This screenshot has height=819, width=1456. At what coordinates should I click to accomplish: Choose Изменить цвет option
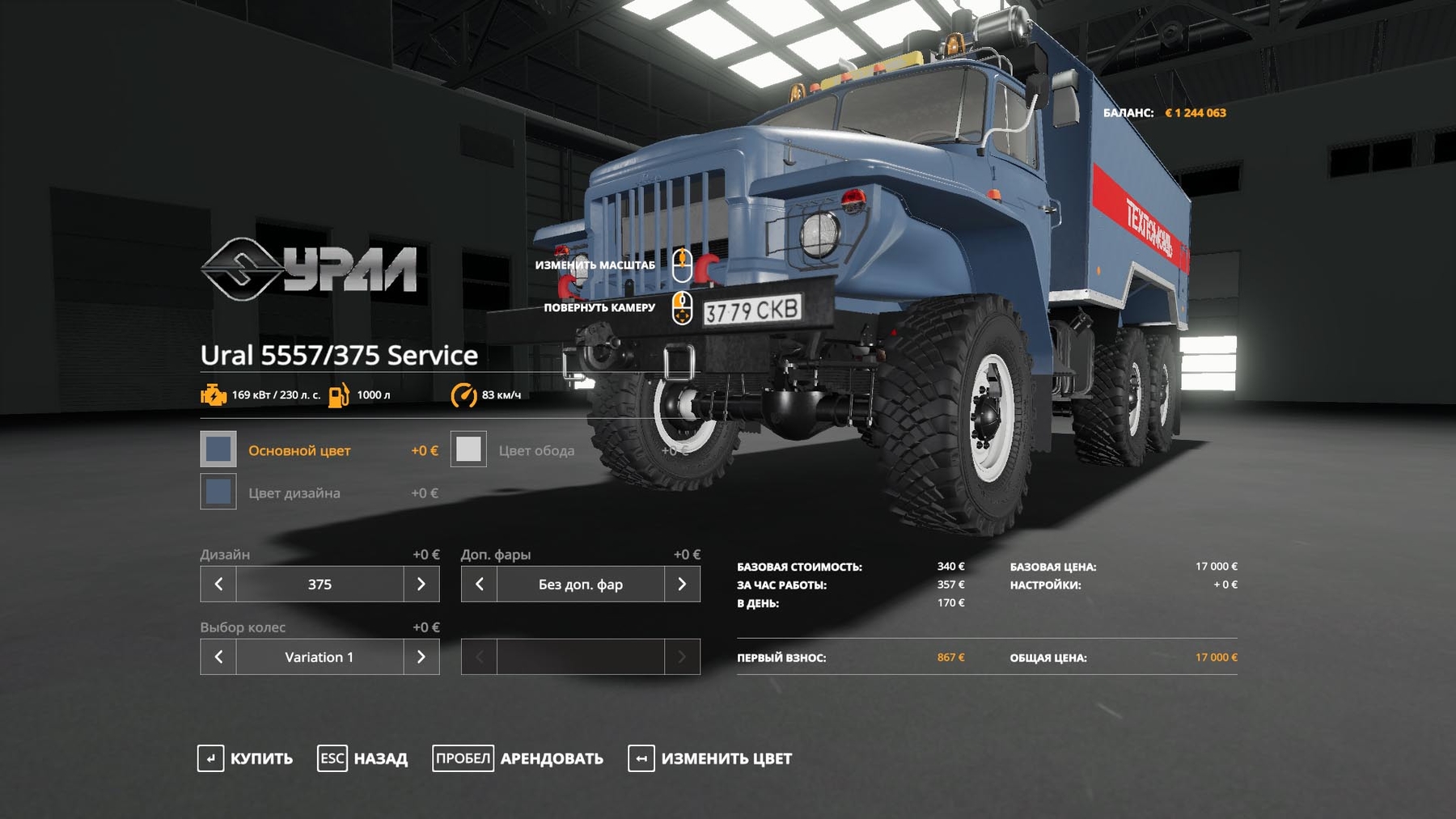pos(710,758)
